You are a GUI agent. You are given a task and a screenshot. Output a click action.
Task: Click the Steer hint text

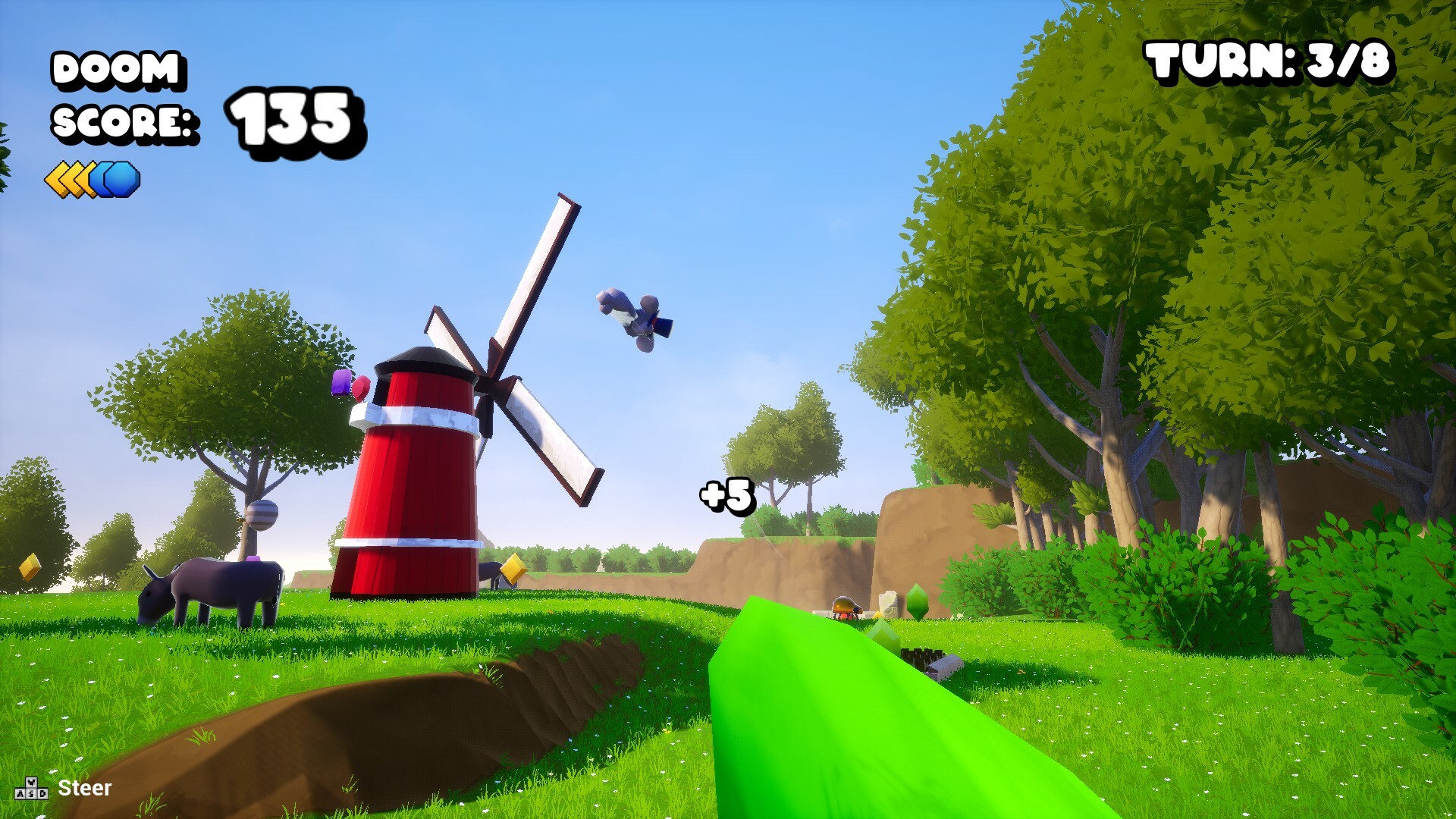click(x=86, y=789)
